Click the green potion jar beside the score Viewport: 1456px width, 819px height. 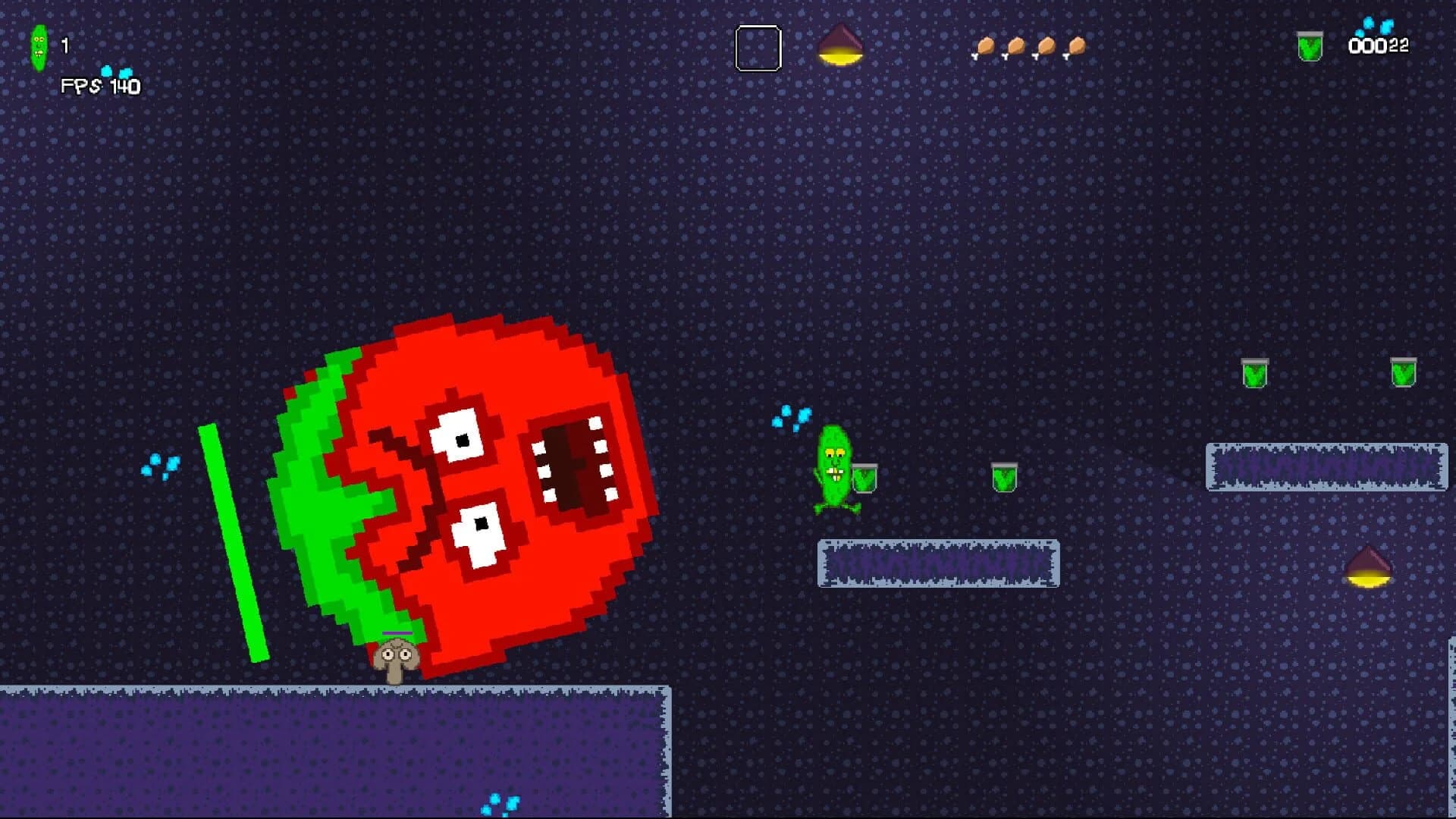click(1308, 45)
